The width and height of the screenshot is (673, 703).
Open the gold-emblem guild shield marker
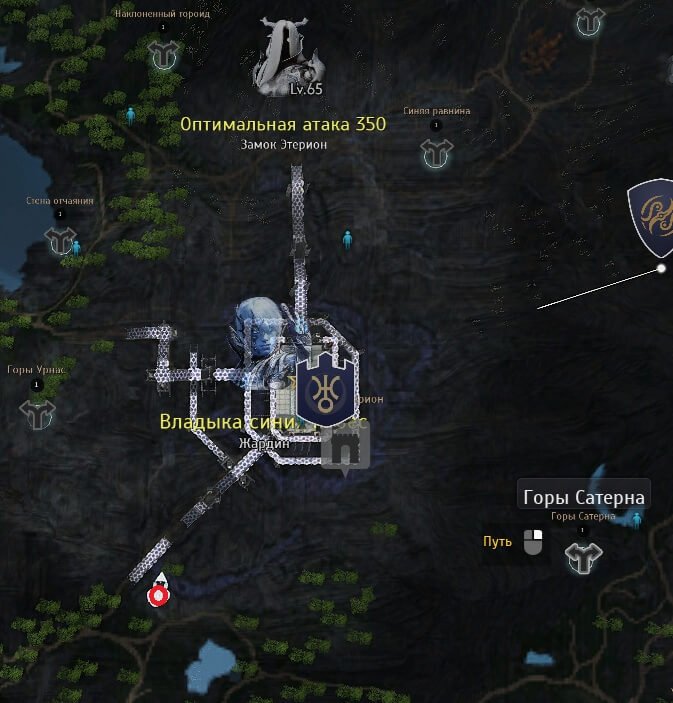click(653, 217)
